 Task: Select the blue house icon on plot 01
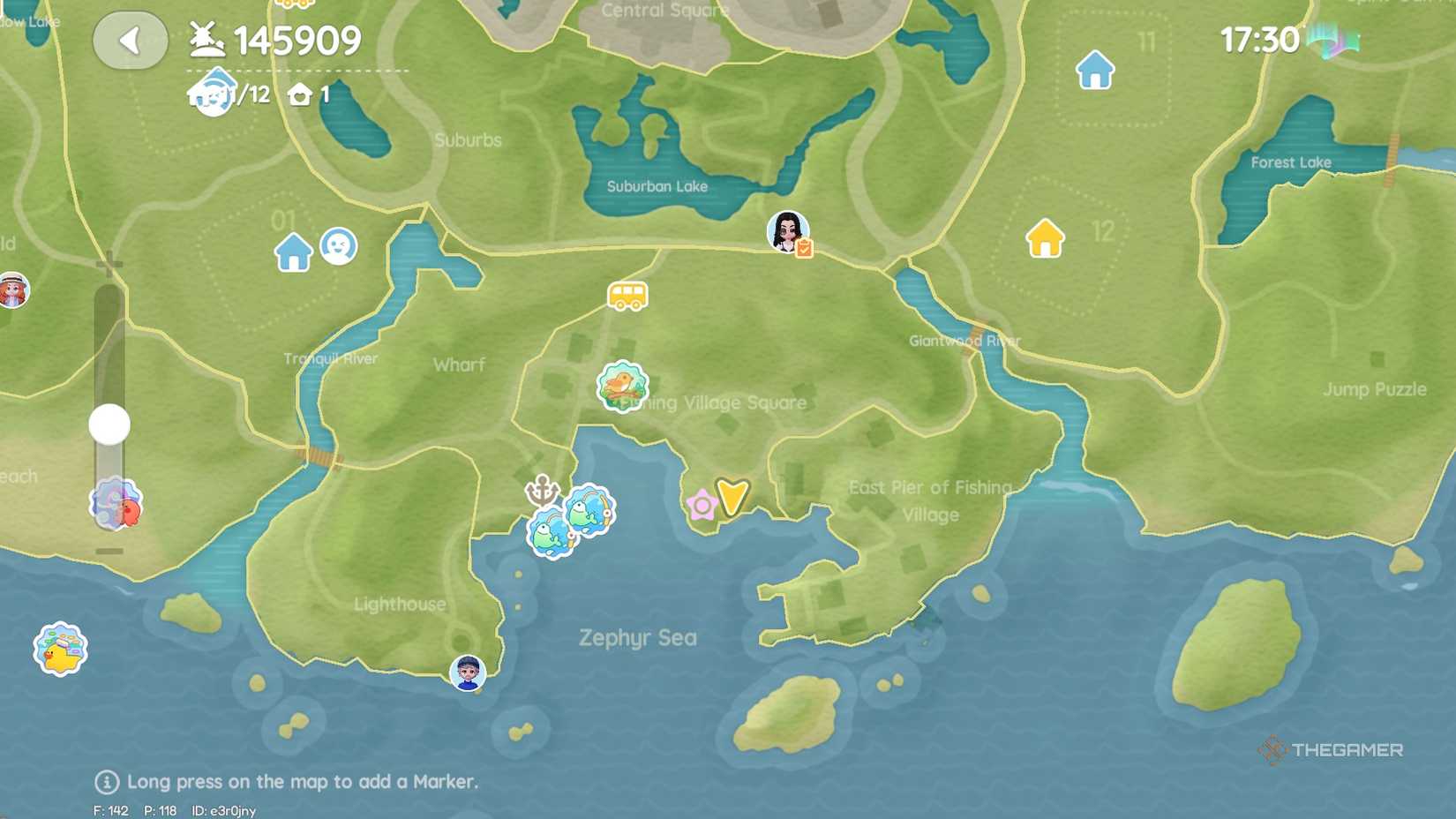coord(292,251)
